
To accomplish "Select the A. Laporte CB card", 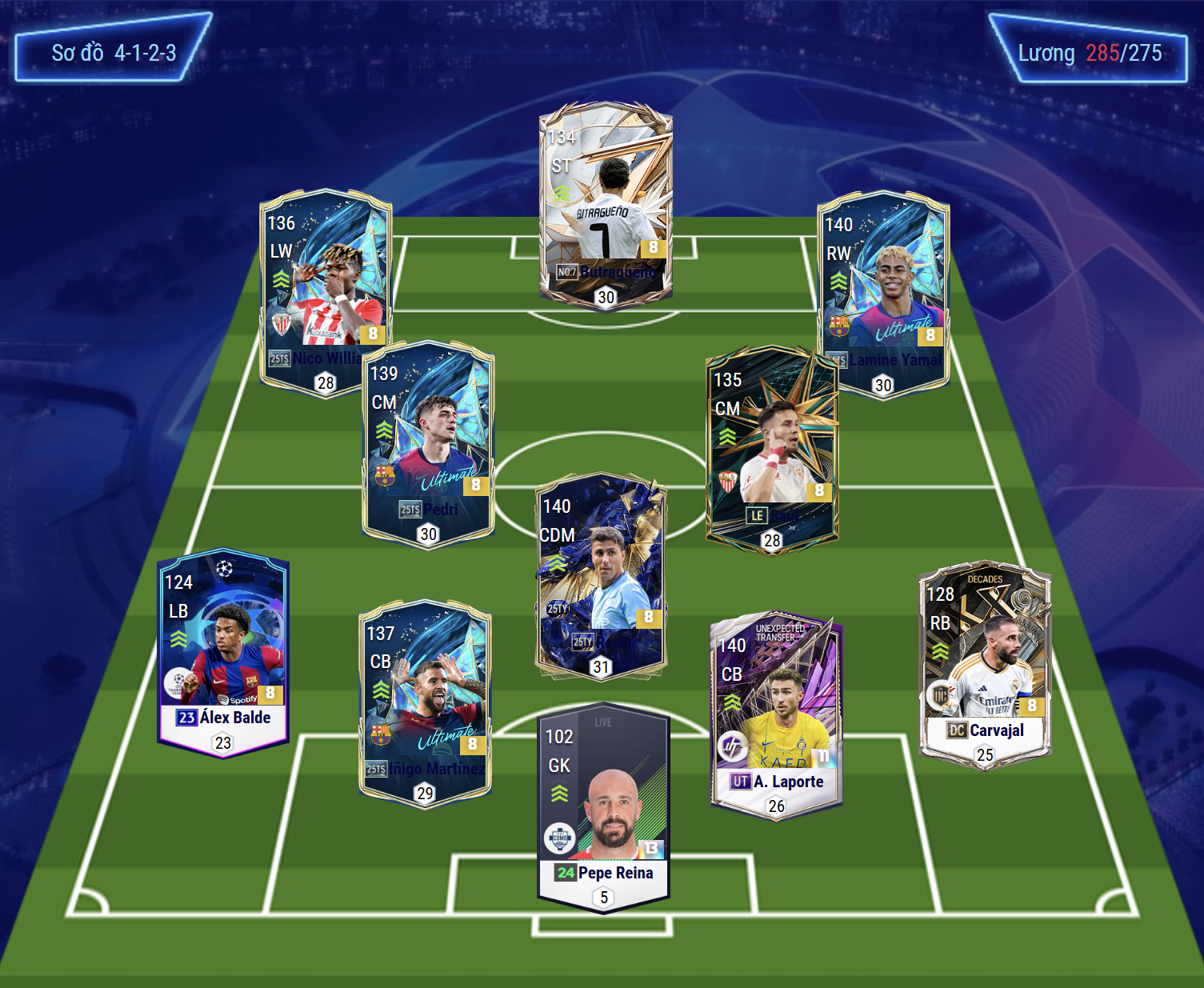I will (x=776, y=716).
